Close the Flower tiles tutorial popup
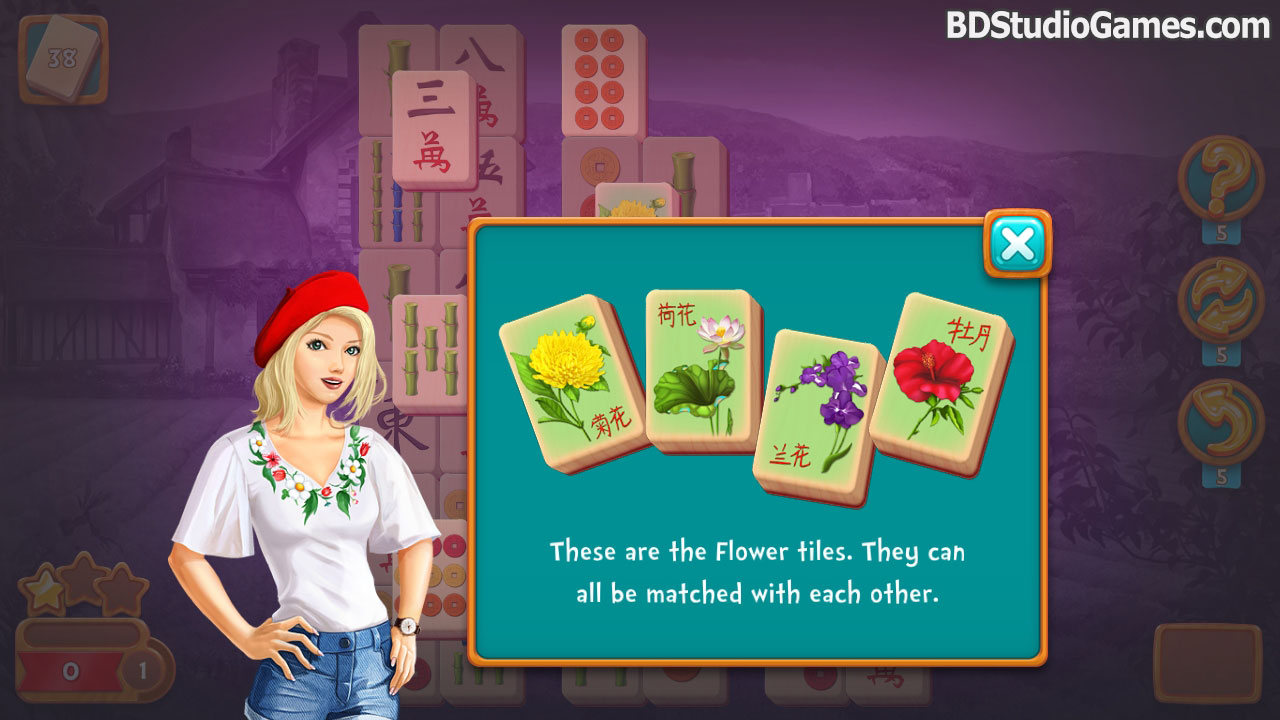 (1017, 244)
